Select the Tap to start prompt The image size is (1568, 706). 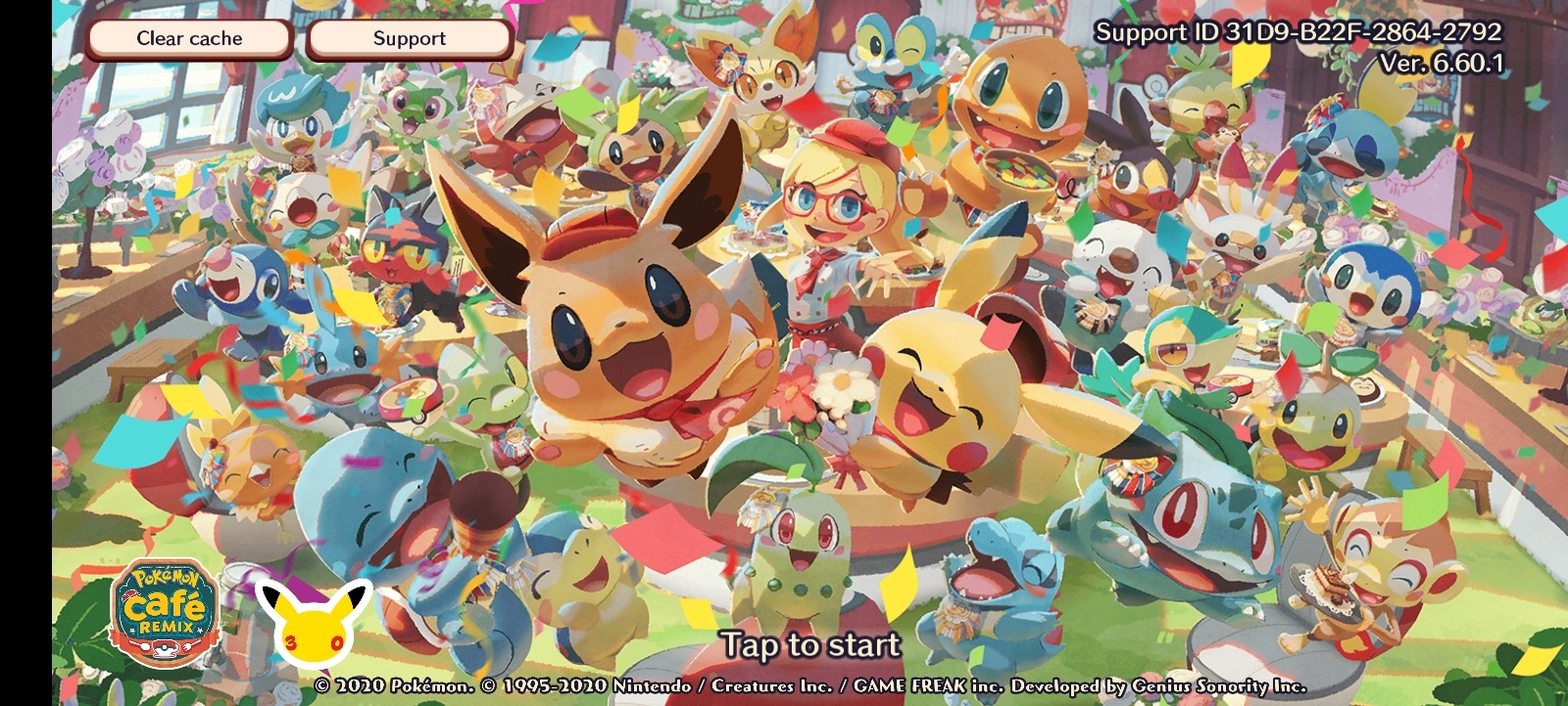click(810, 645)
